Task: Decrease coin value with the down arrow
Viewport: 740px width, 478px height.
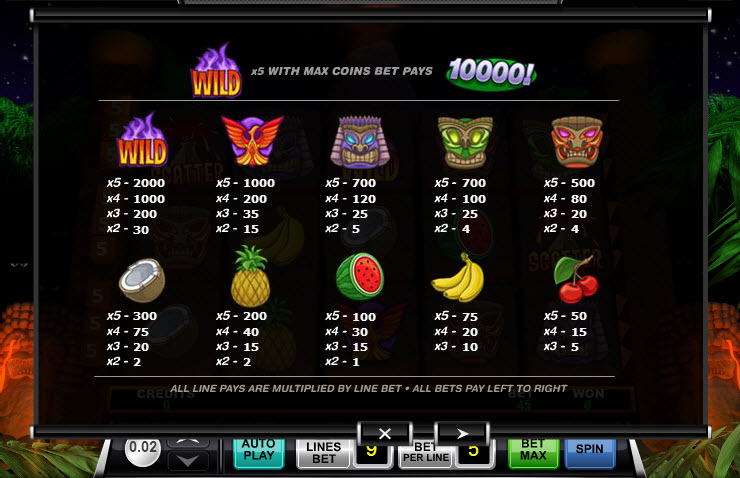Action: (x=188, y=461)
